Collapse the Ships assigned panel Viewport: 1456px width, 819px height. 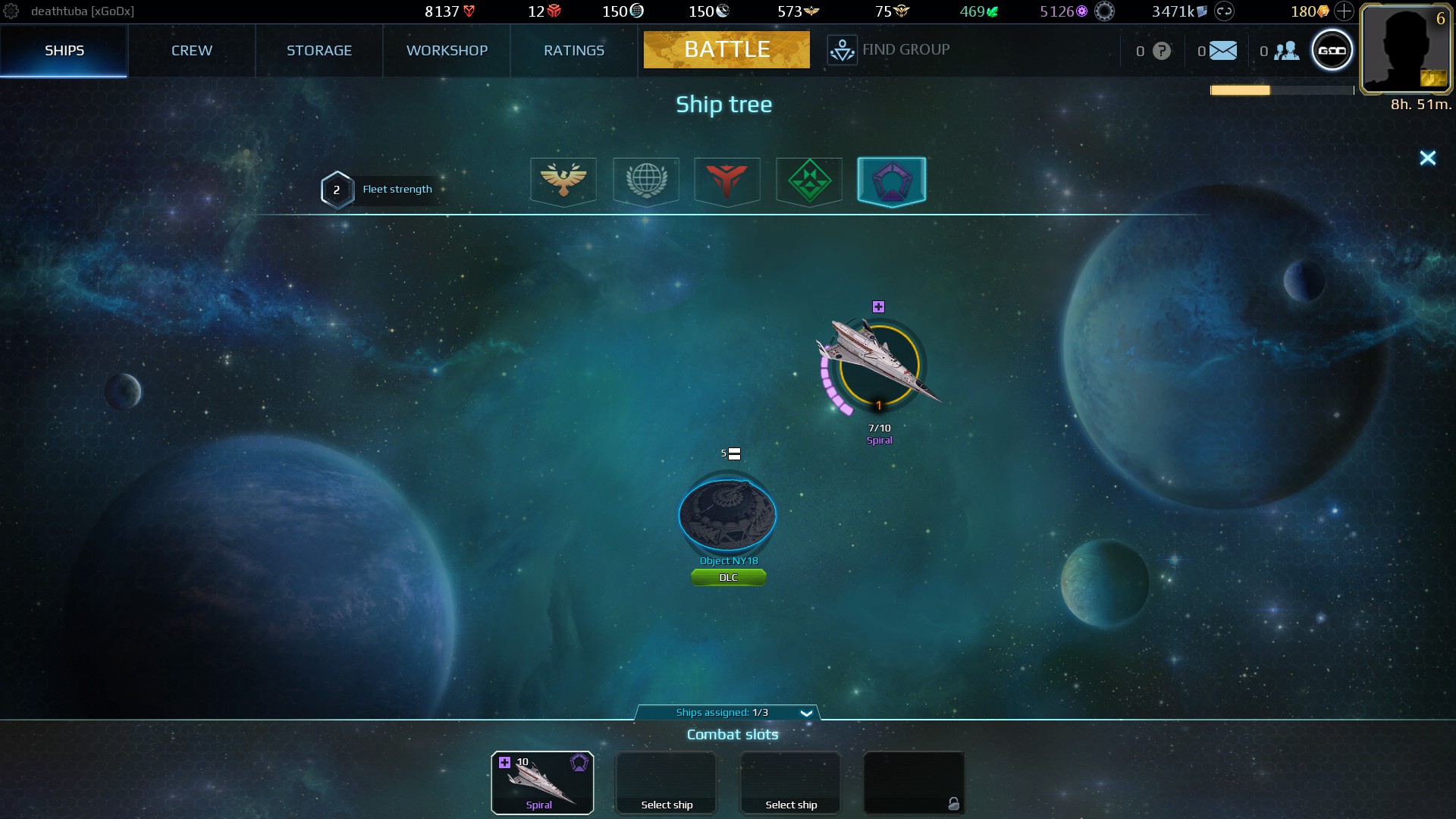pos(806,713)
